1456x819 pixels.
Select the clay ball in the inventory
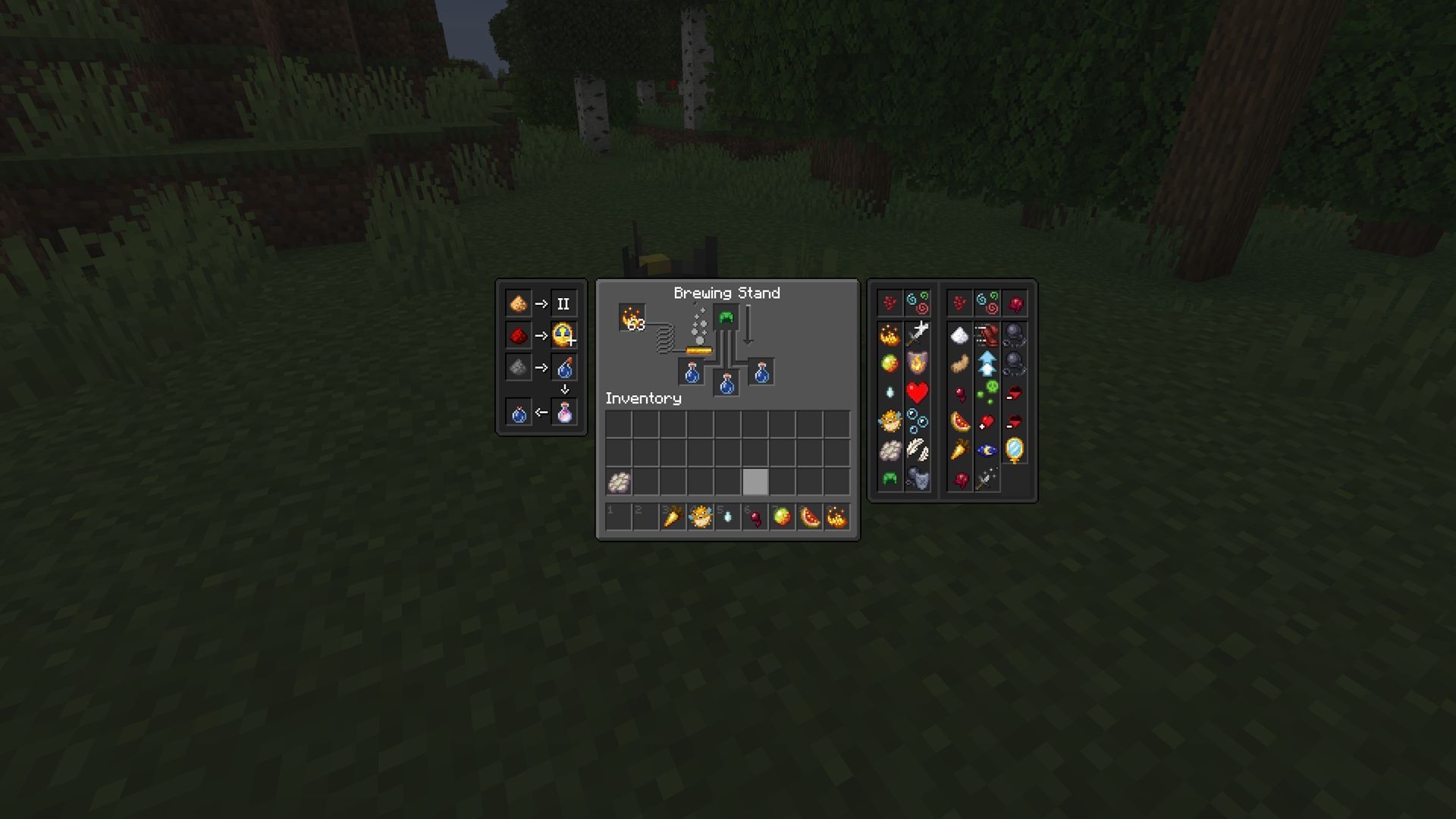618,482
